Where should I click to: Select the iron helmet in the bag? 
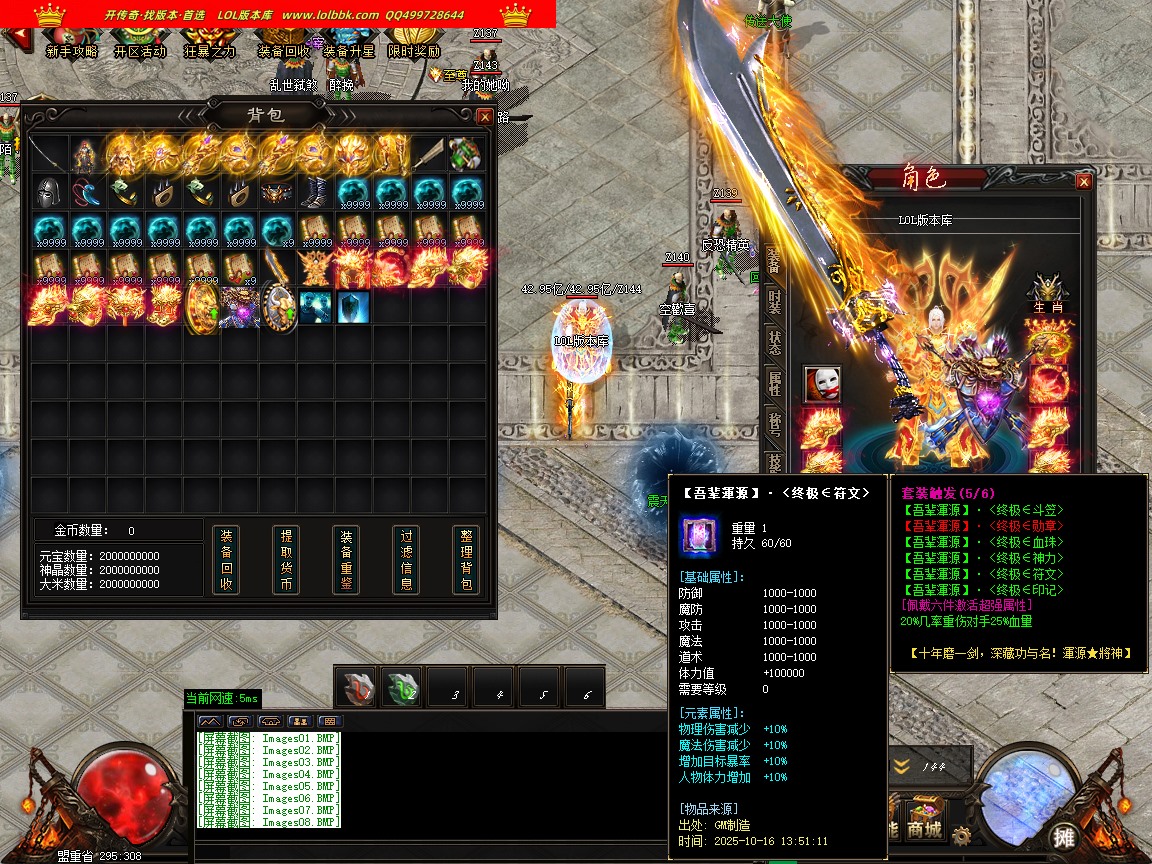(48, 192)
